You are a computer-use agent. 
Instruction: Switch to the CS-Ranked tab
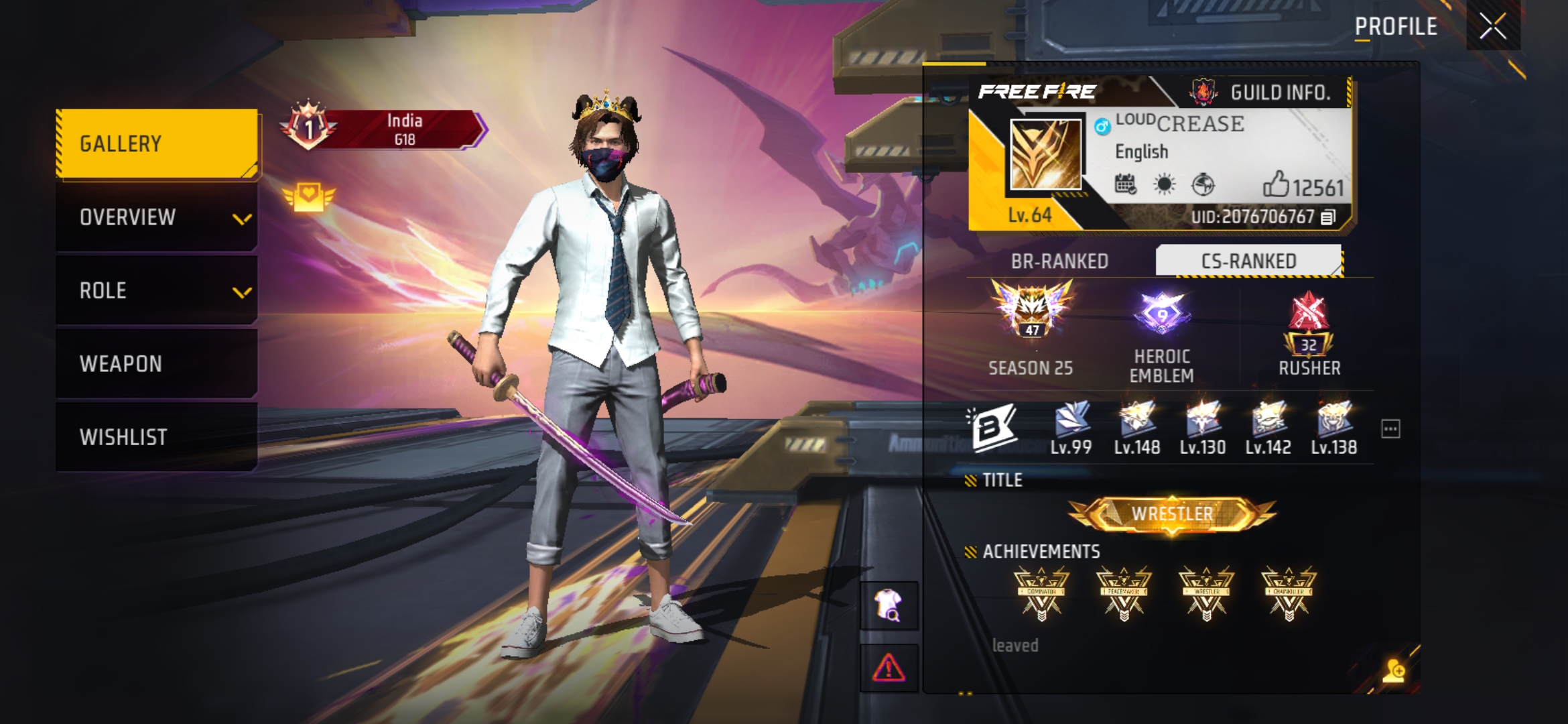point(1248,261)
